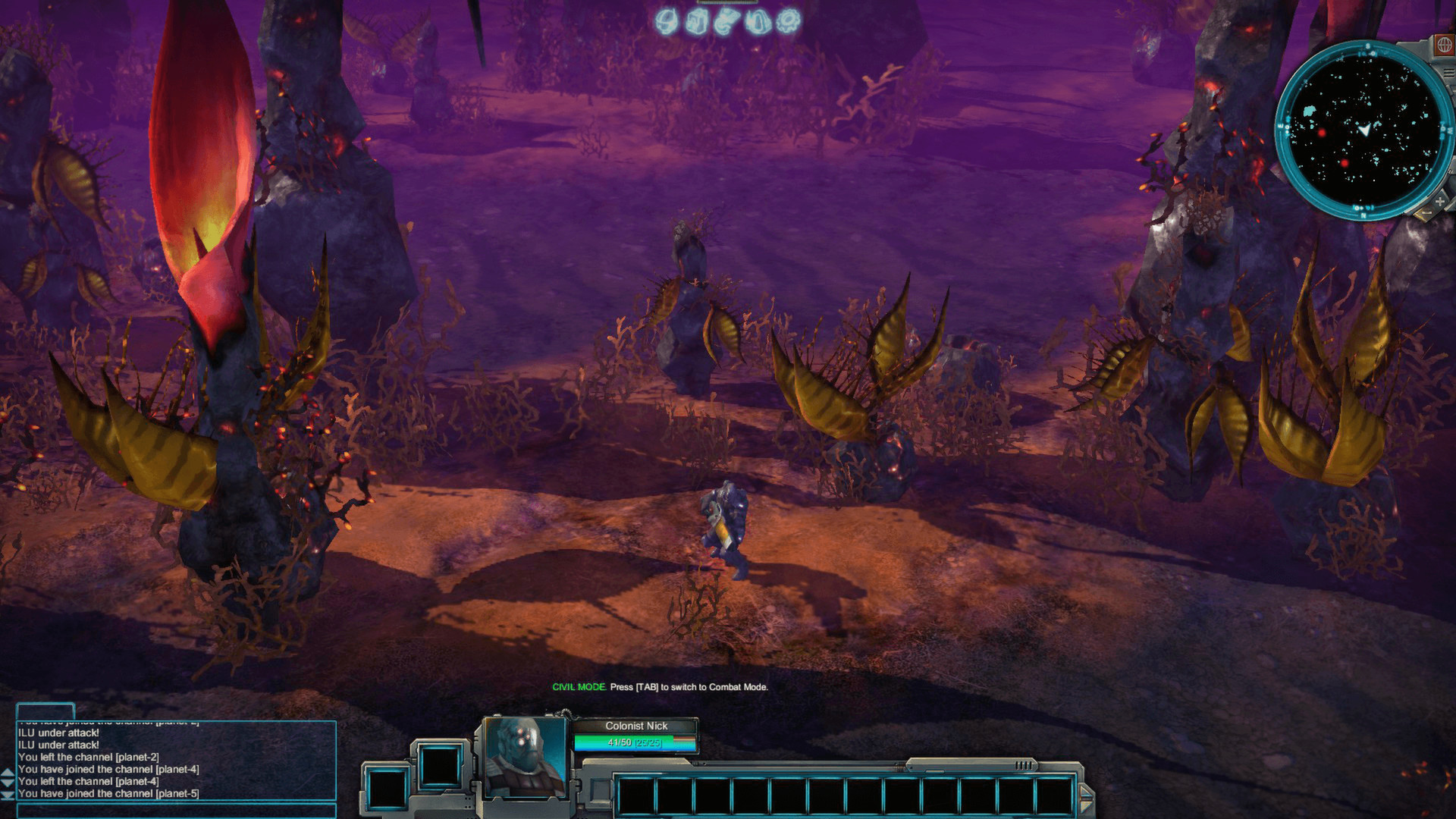Screen dimensions: 1456x819
Task: Open the tent-shaped menu icon
Action: pos(758,21)
